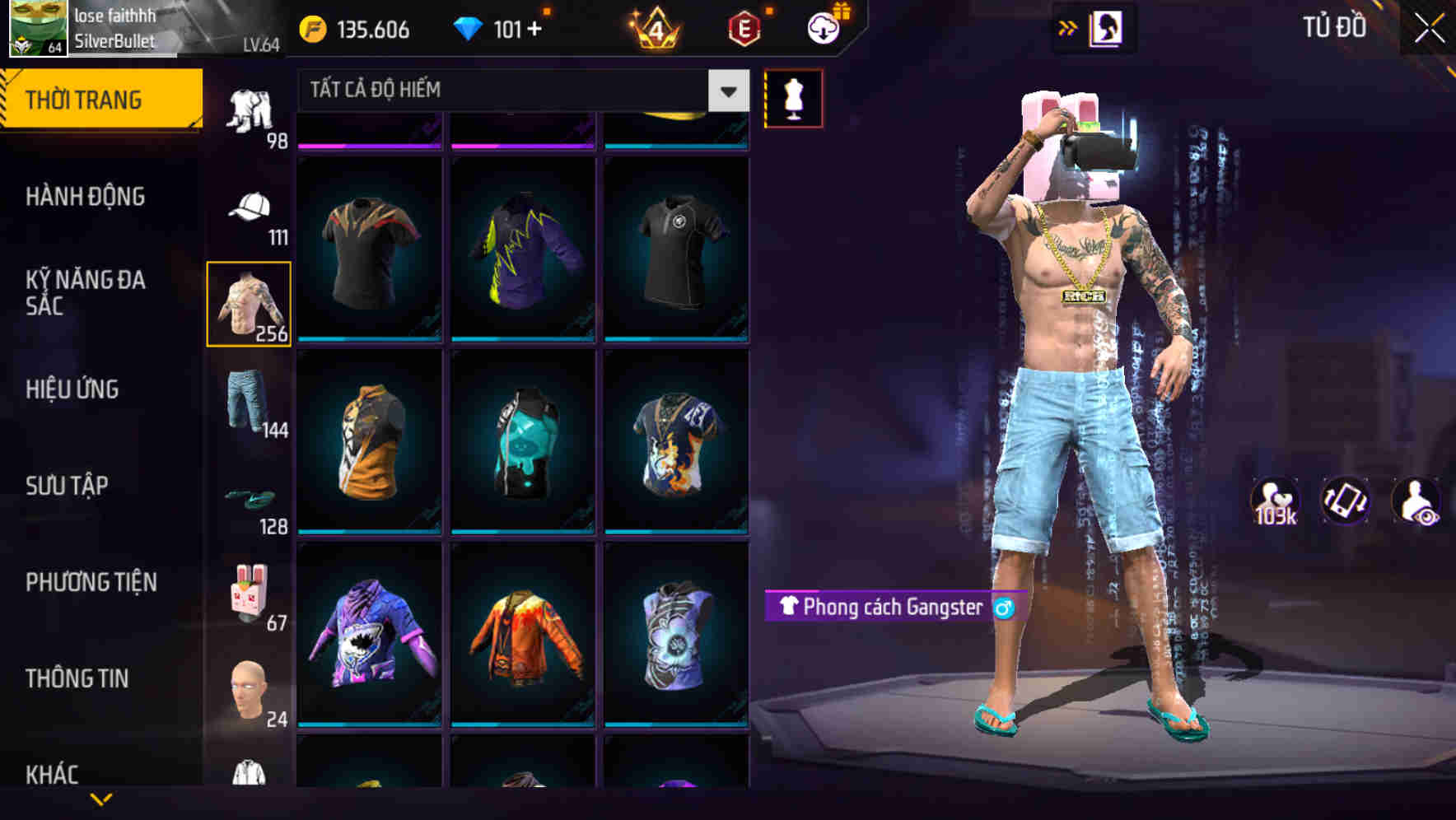Select the tattoo torso category icon showing 256 items

click(249, 303)
